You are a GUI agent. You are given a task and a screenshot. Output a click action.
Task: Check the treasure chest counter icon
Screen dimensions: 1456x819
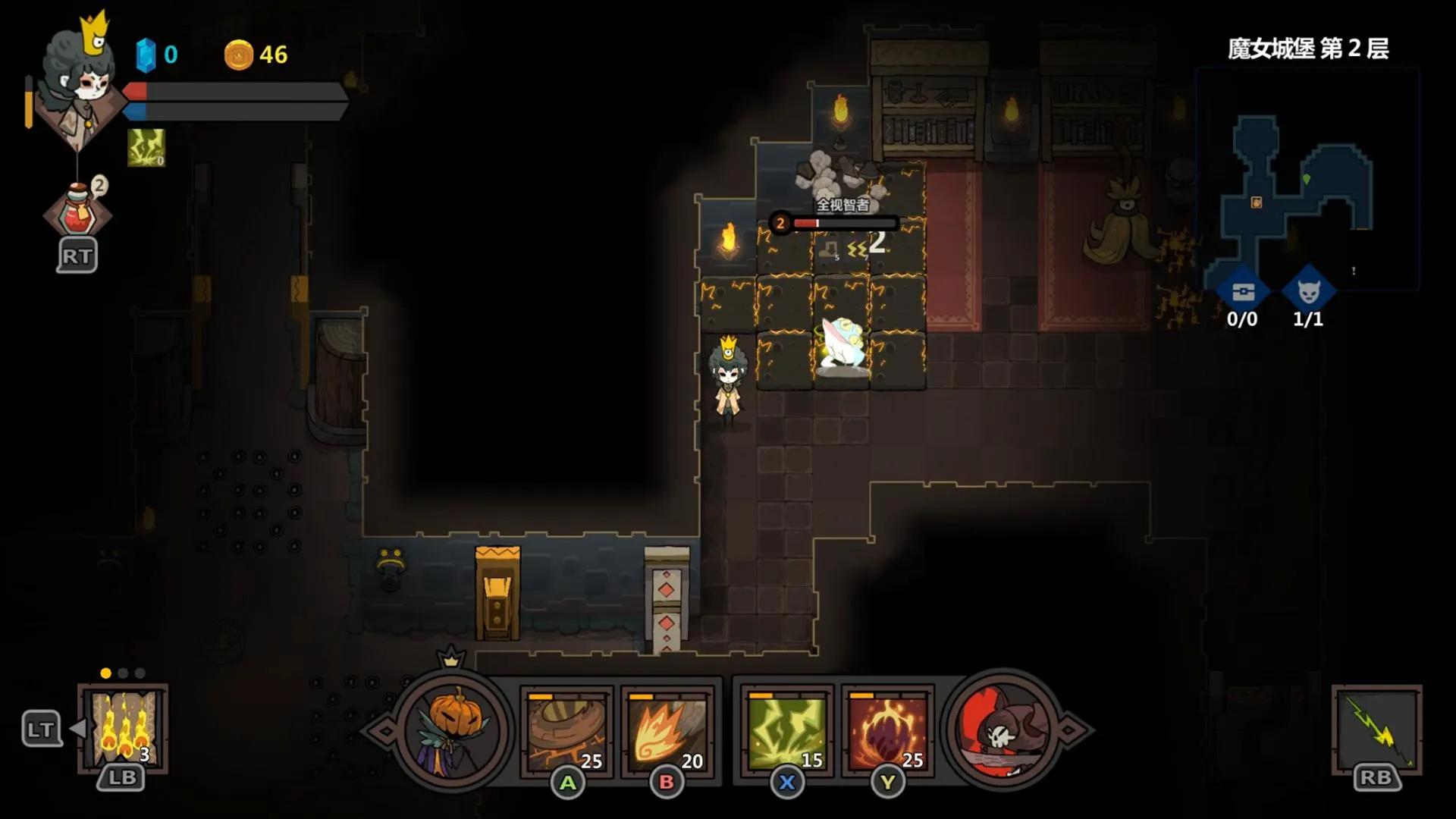point(1242,292)
